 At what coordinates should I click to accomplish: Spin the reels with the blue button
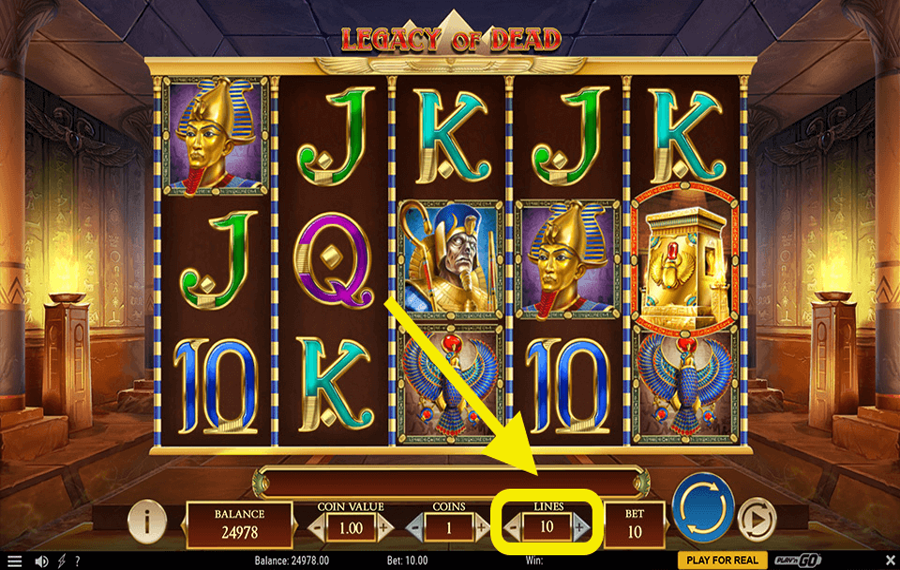(703, 509)
